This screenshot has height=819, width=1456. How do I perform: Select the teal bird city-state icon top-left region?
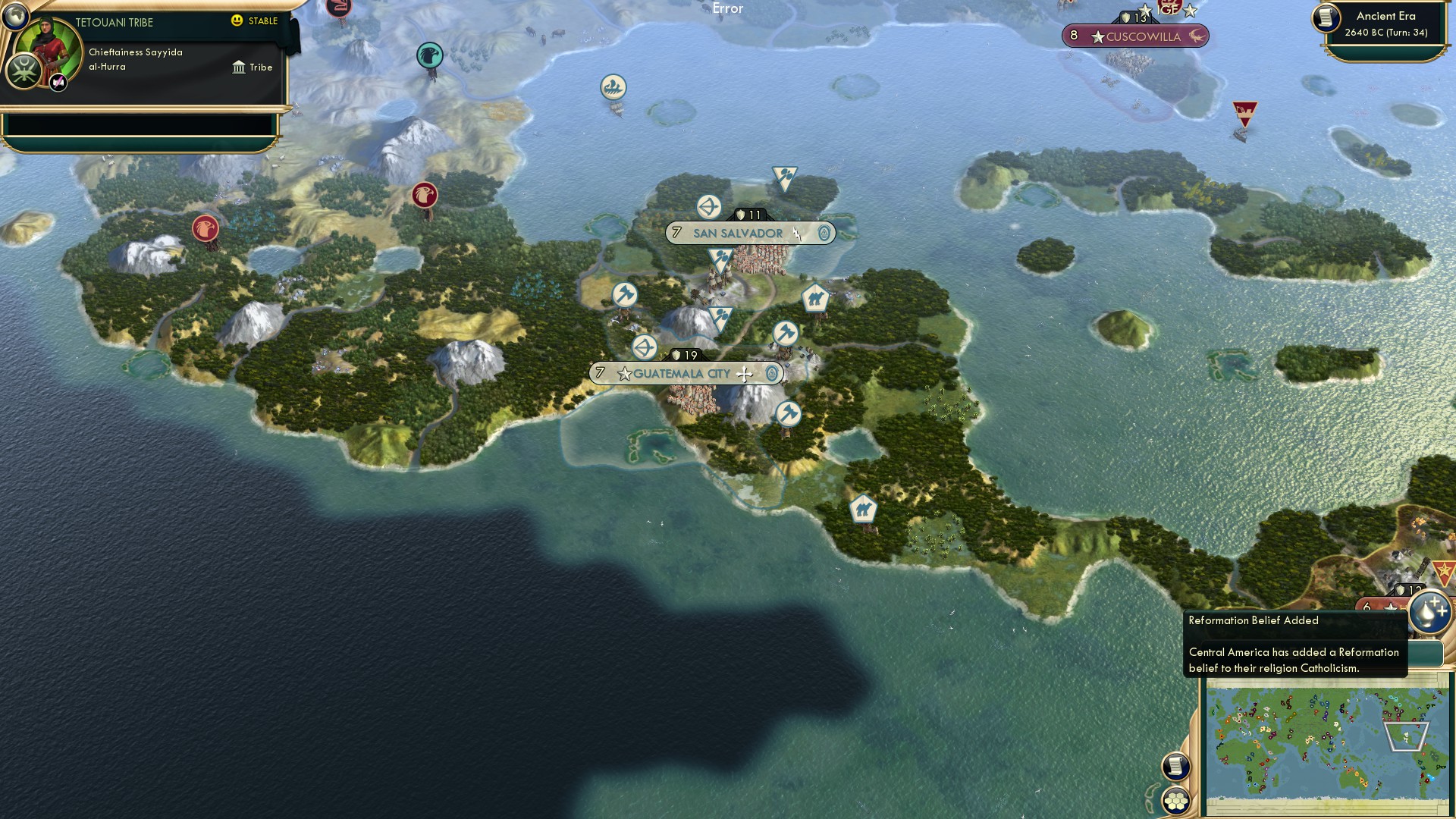[x=429, y=55]
